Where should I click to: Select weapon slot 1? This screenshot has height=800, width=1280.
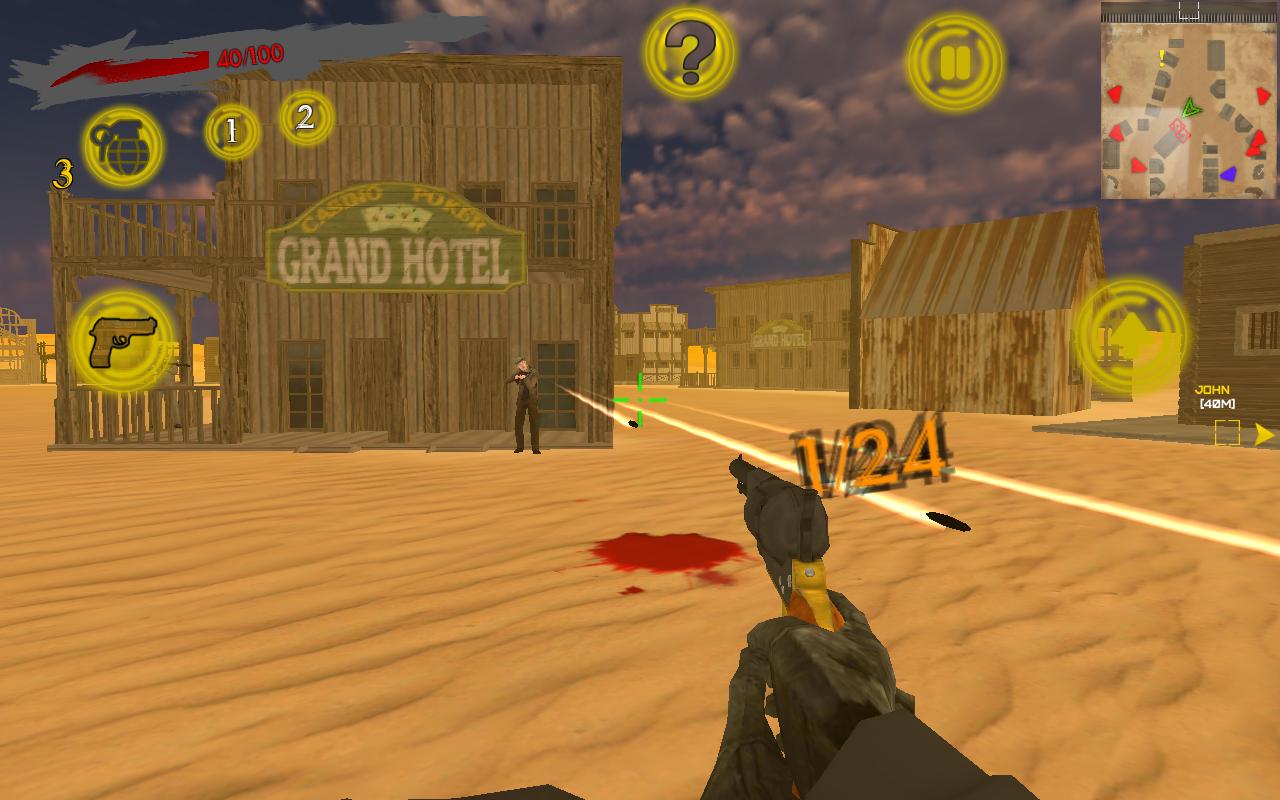232,131
